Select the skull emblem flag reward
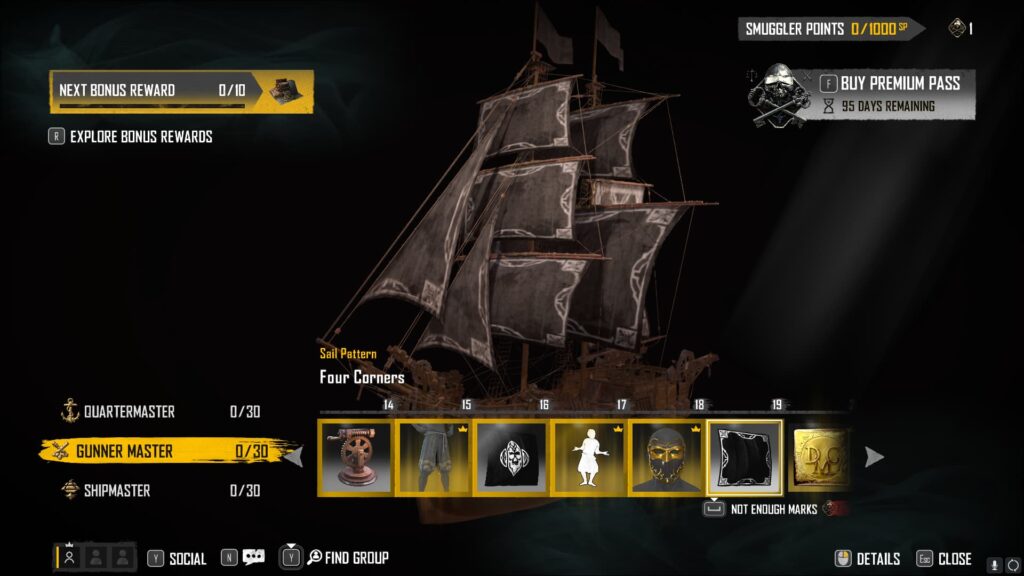 click(x=512, y=457)
